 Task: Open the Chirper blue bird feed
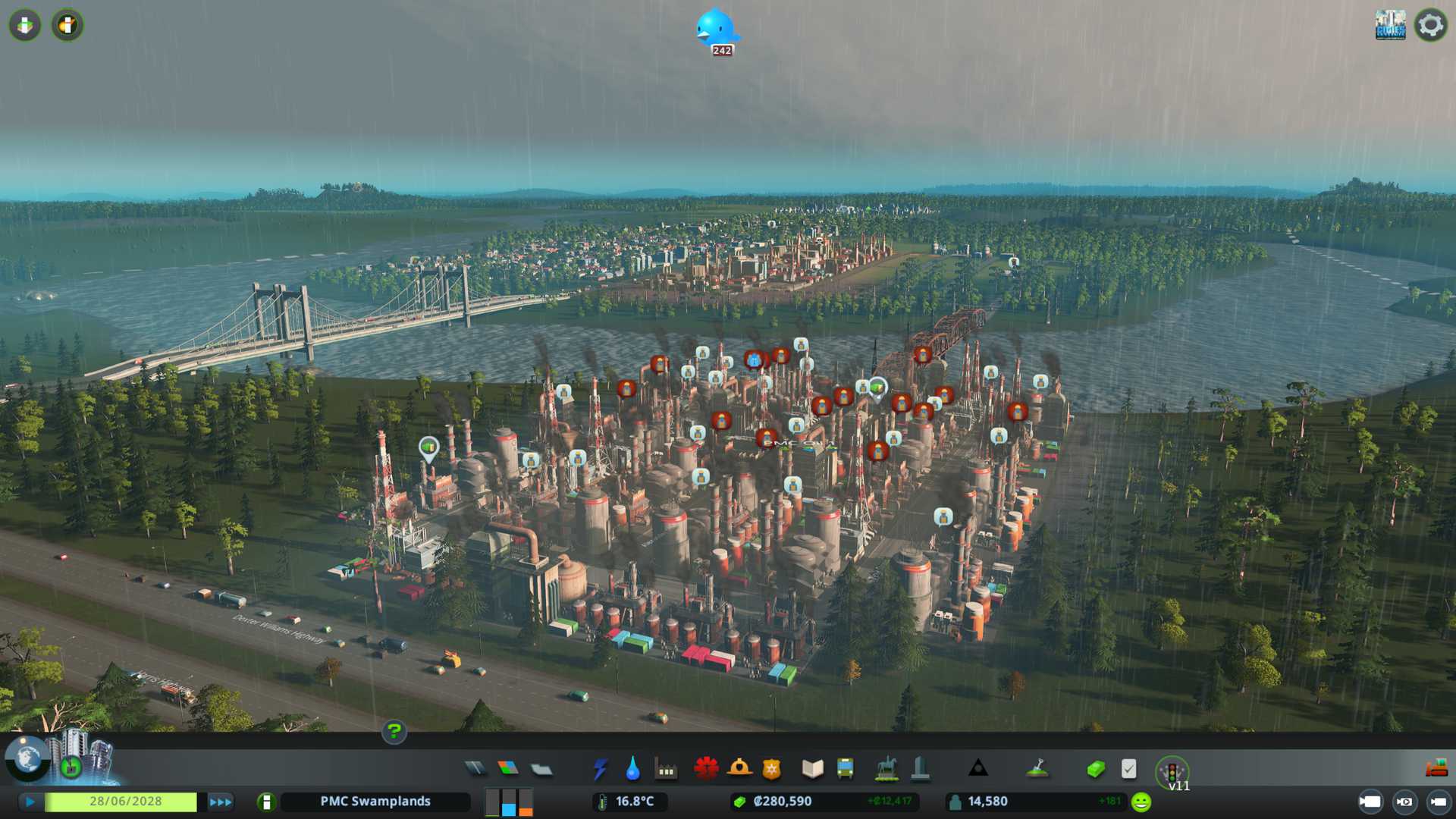coord(716,30)
